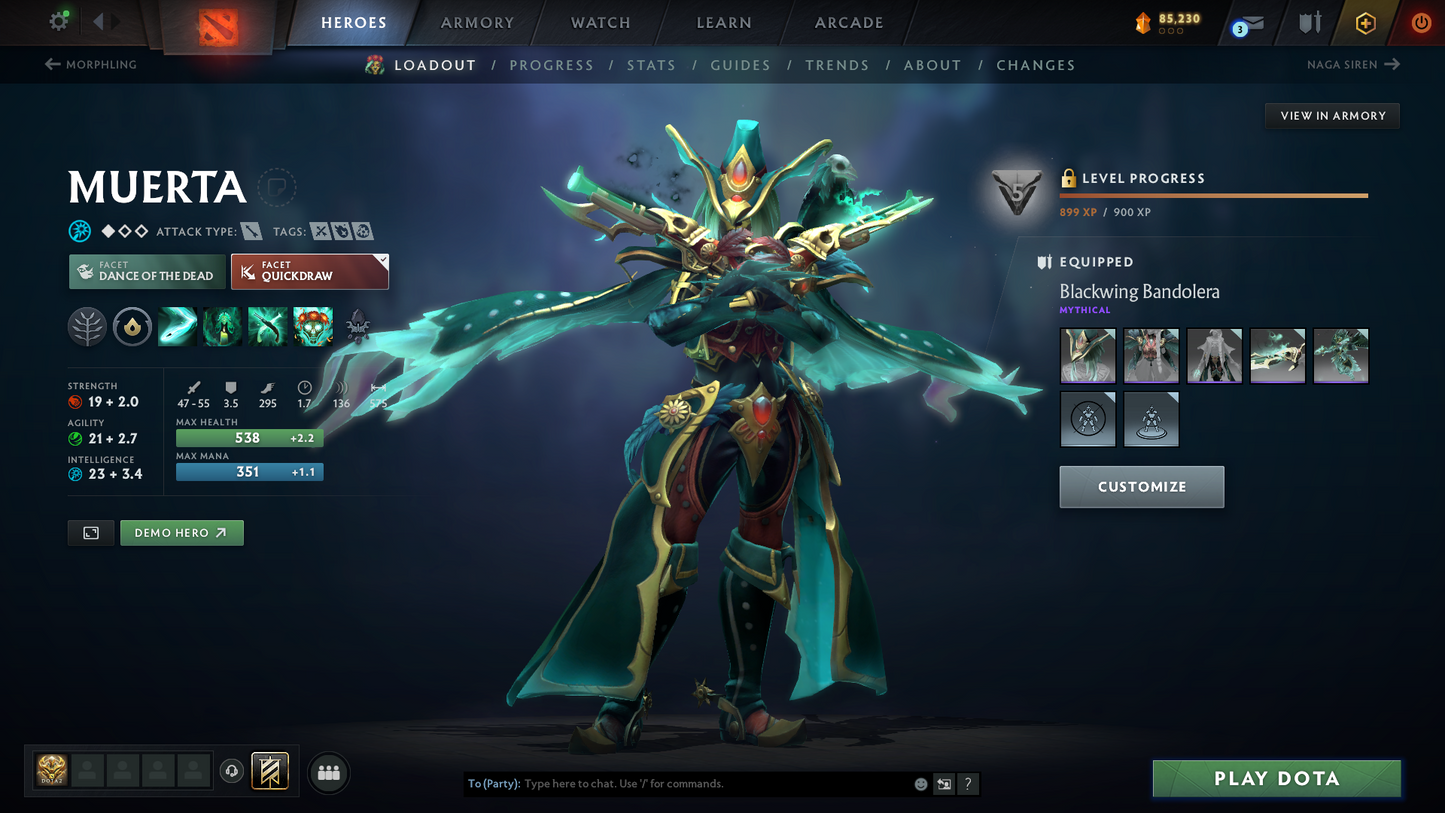
Task: Select the Dead Shot ability icon
Action: [177, 326]
